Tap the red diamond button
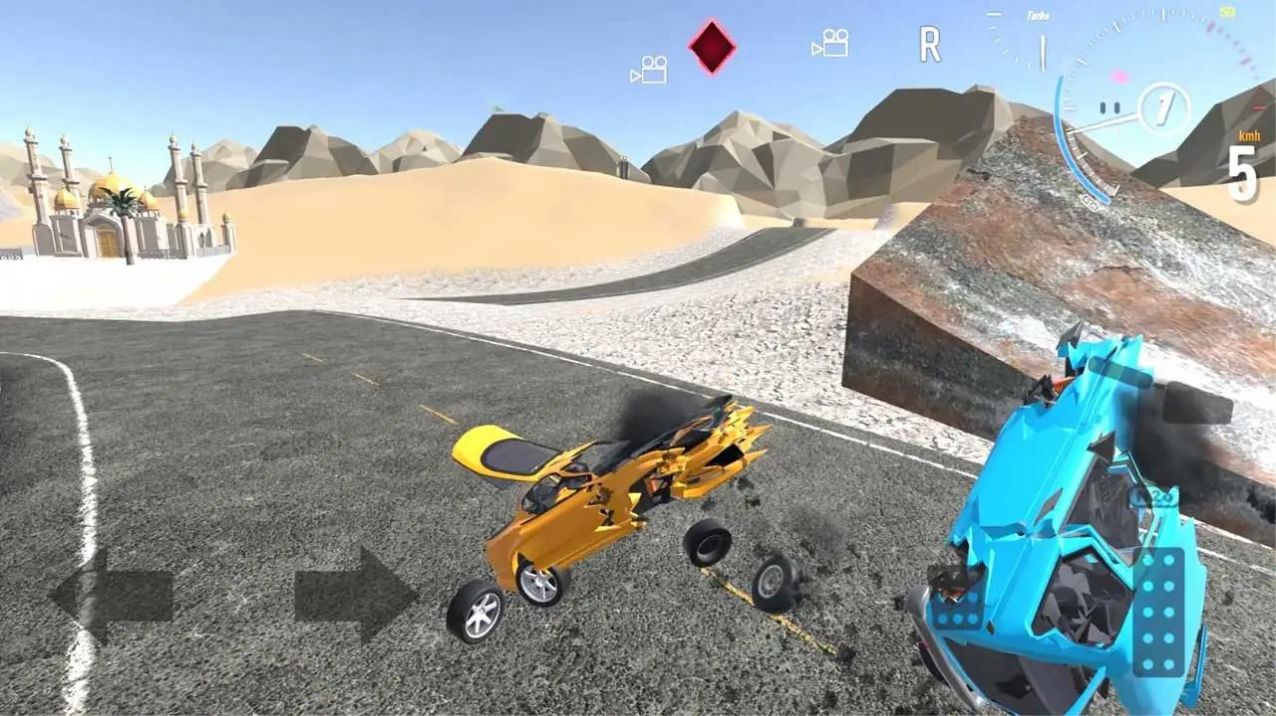The height and width of the screenshot is (716, 1276). (x=712, y=47)
